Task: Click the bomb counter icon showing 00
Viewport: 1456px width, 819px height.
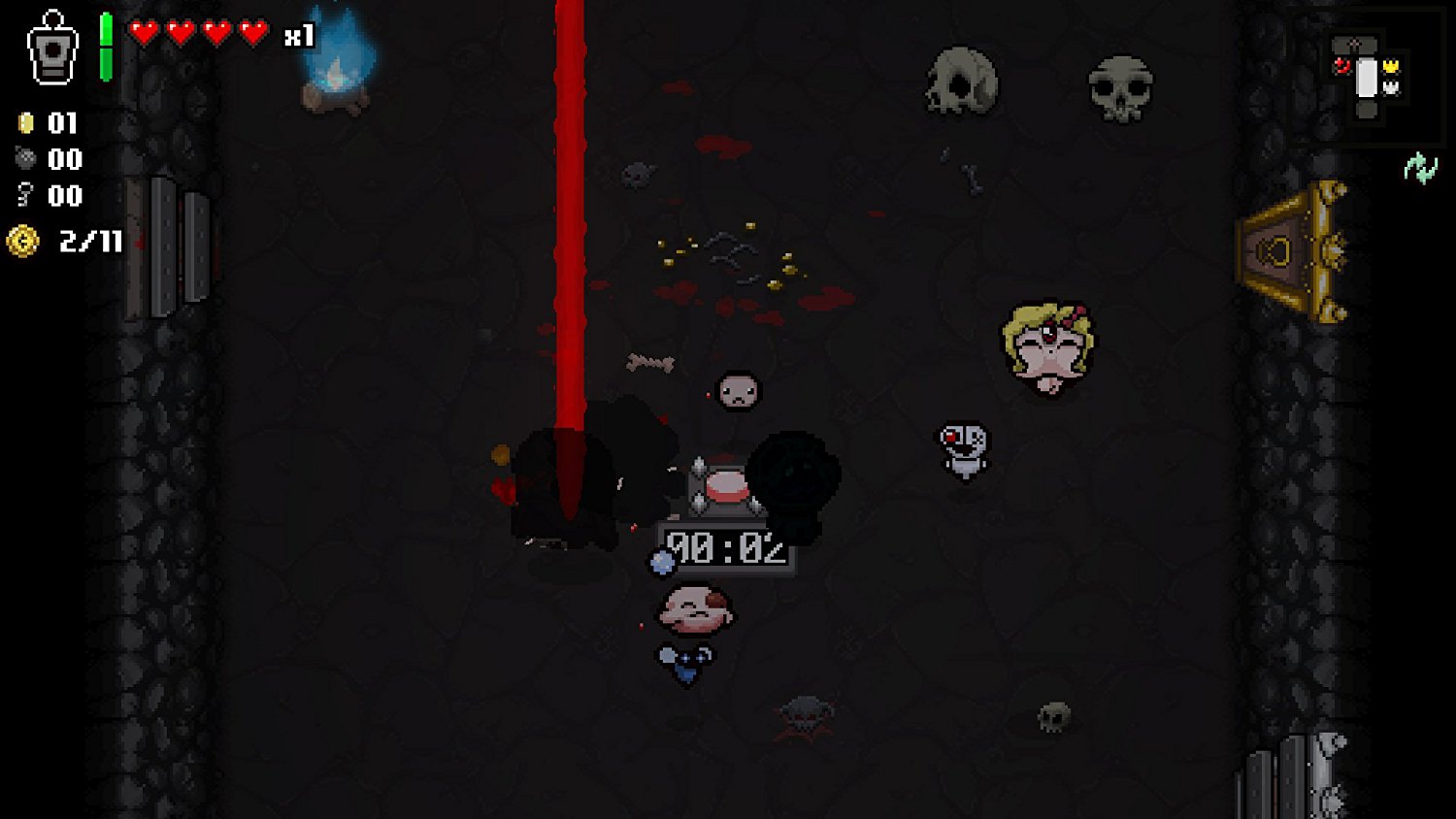Action: (26, 160)
